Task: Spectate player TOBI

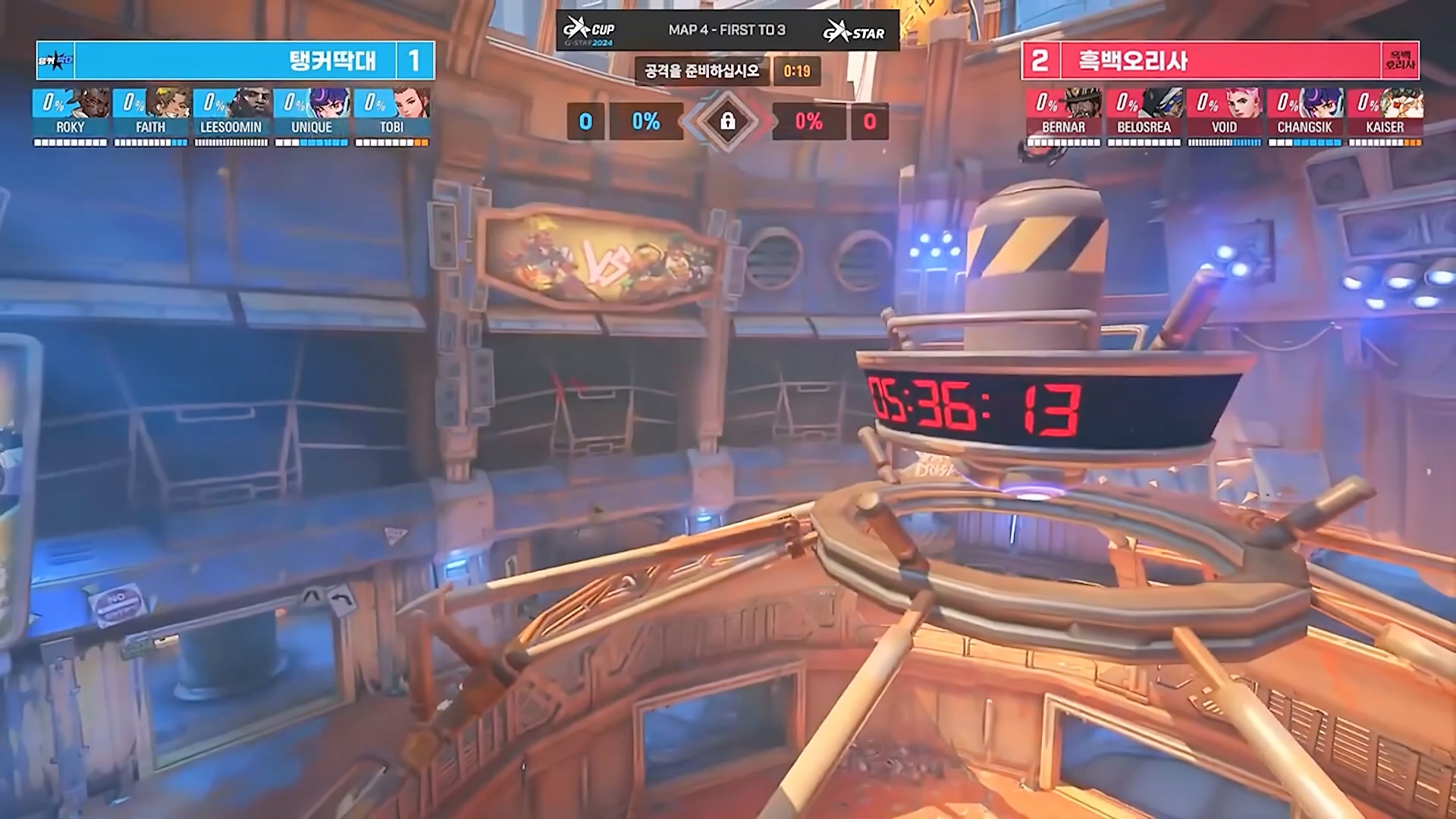Action: [x=392, y=116]
